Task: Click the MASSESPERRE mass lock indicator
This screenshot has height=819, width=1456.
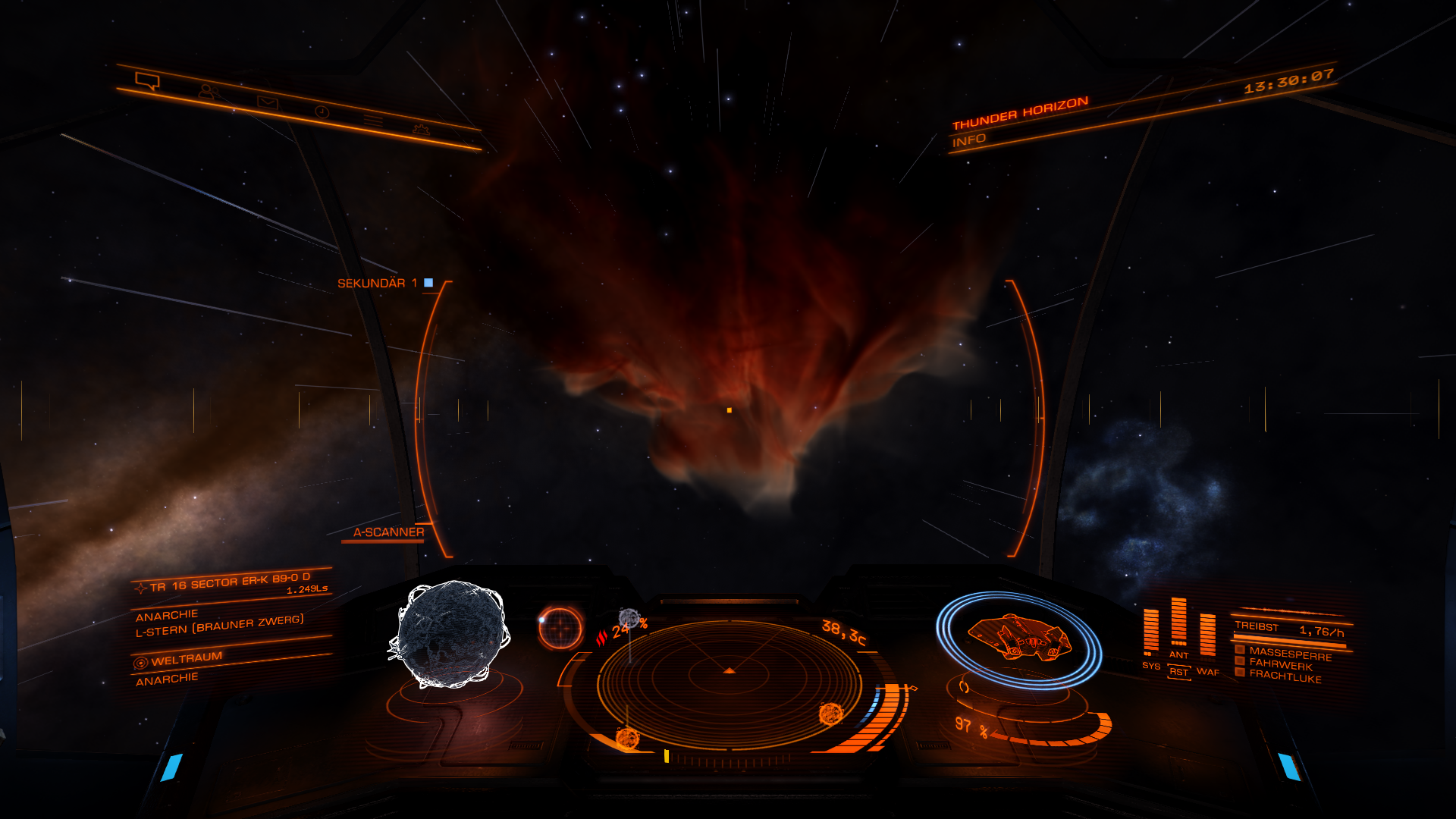Action: (1289, 653)
